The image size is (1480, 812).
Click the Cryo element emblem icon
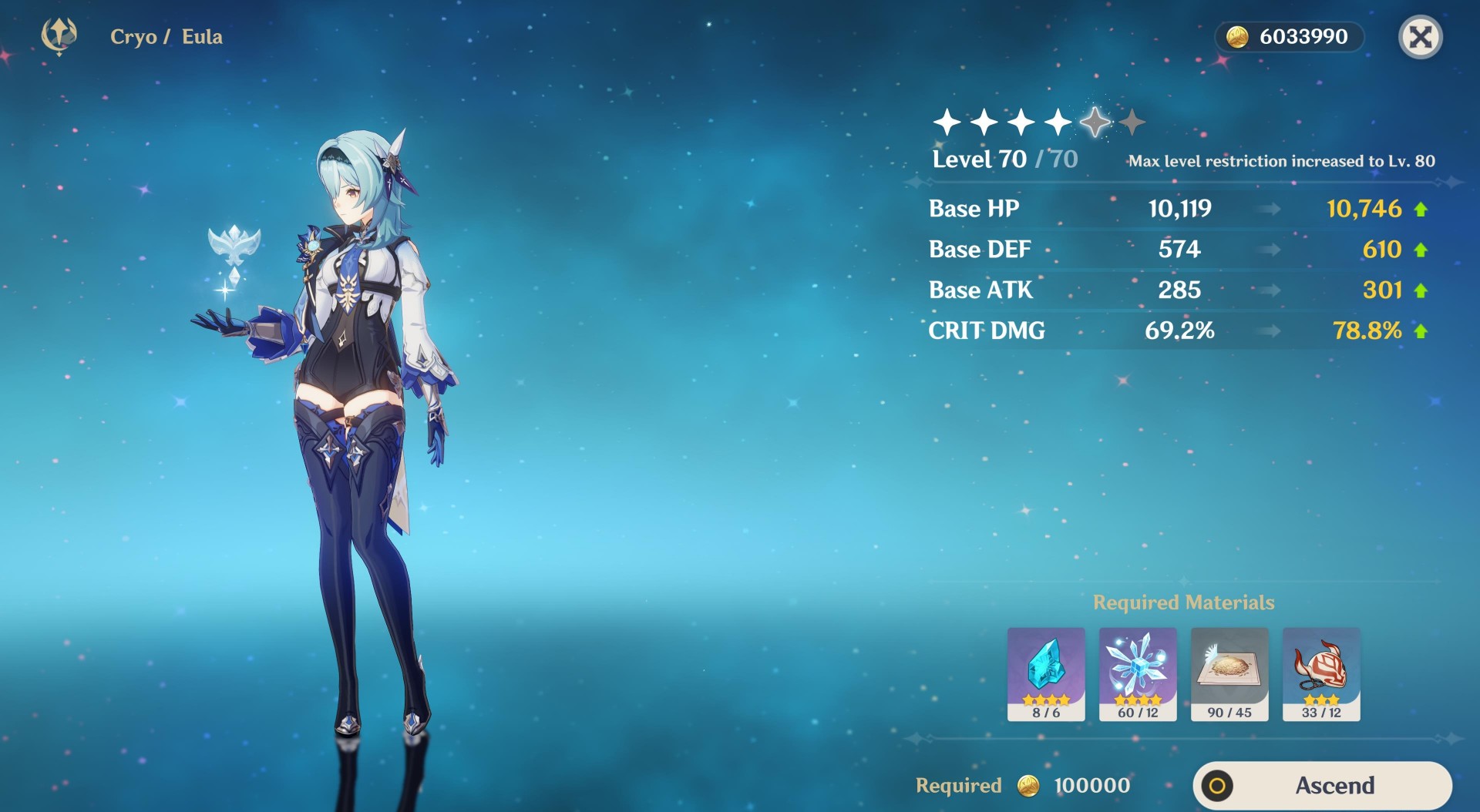point(59,35)
